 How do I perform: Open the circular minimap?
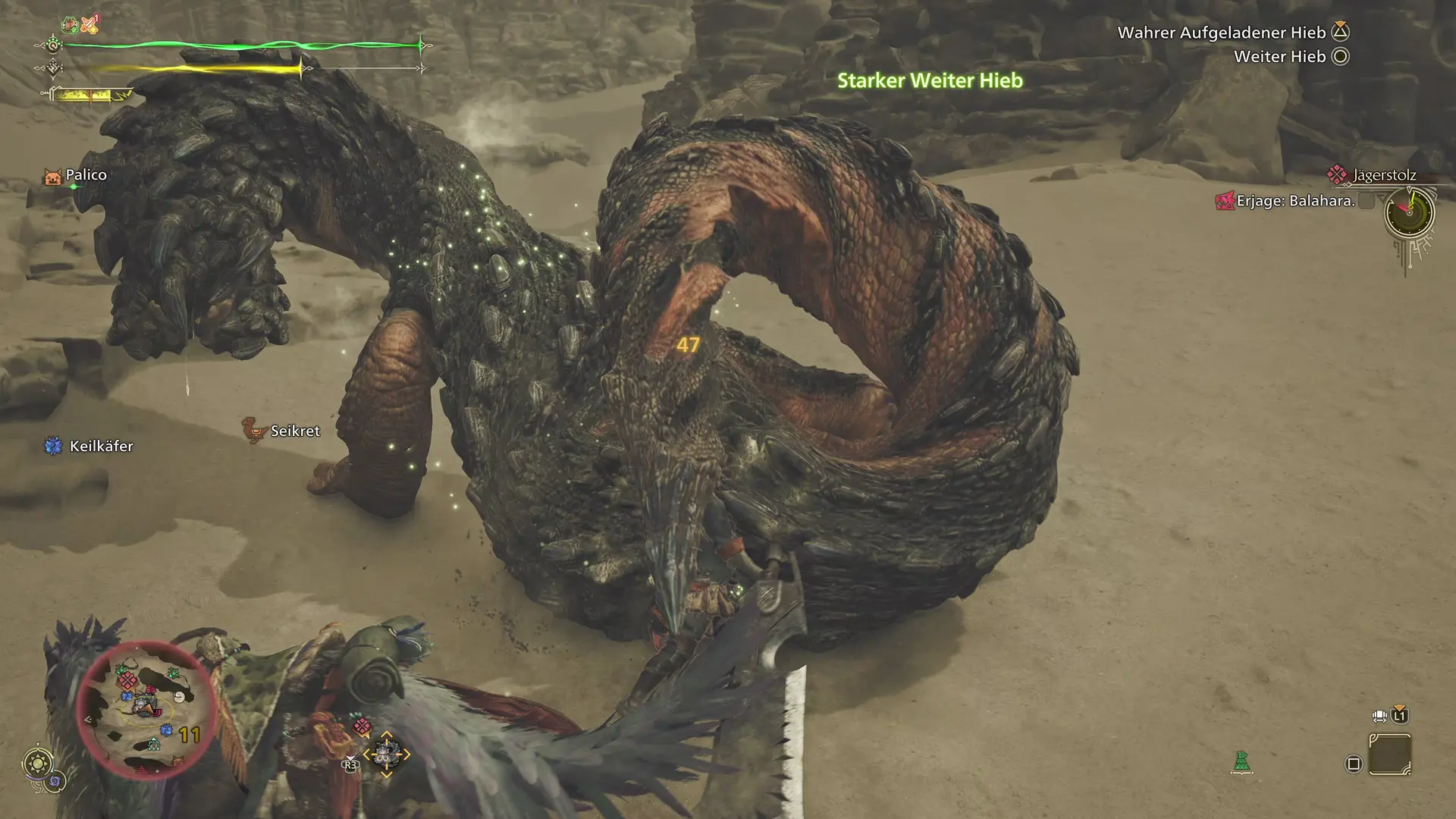(144, 709)
